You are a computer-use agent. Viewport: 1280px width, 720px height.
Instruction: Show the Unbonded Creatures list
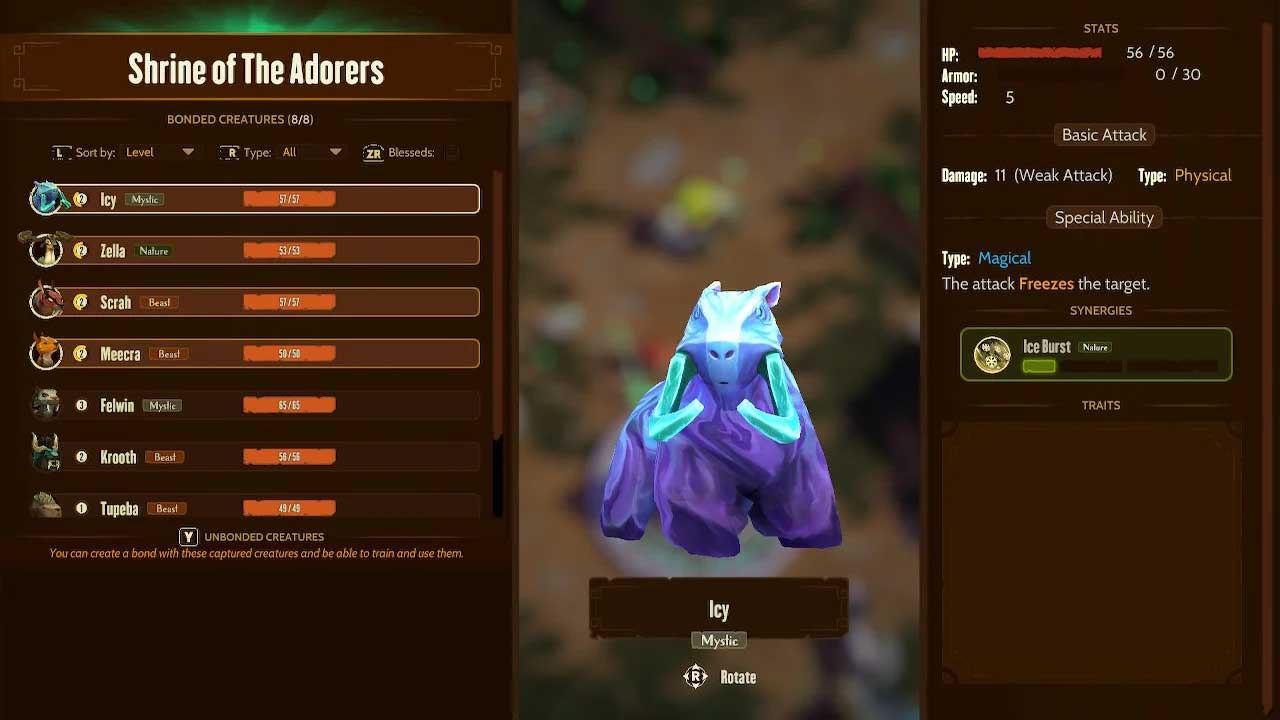[252, 537]
